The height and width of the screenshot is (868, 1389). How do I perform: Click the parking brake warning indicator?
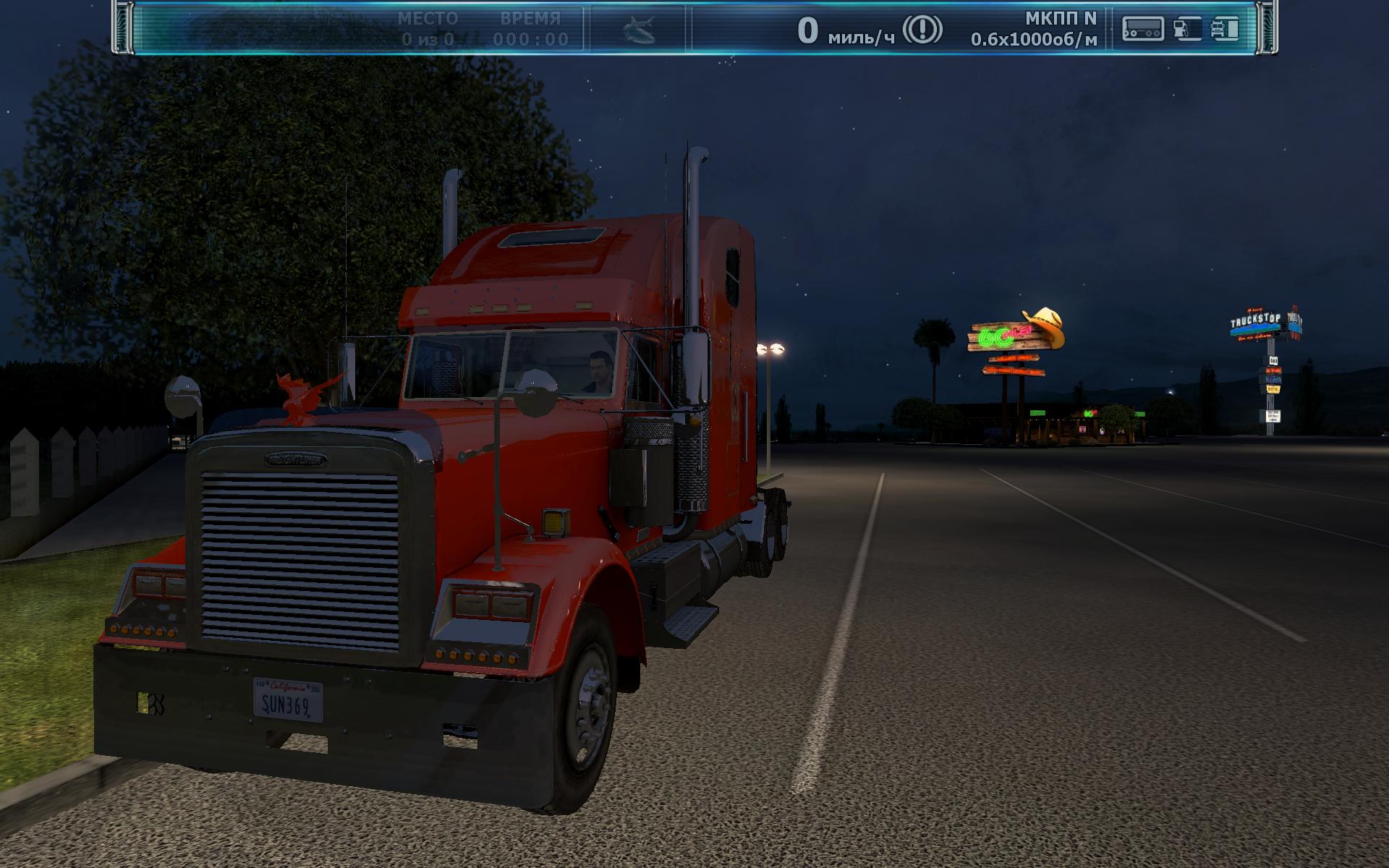(x=922, y=30)
